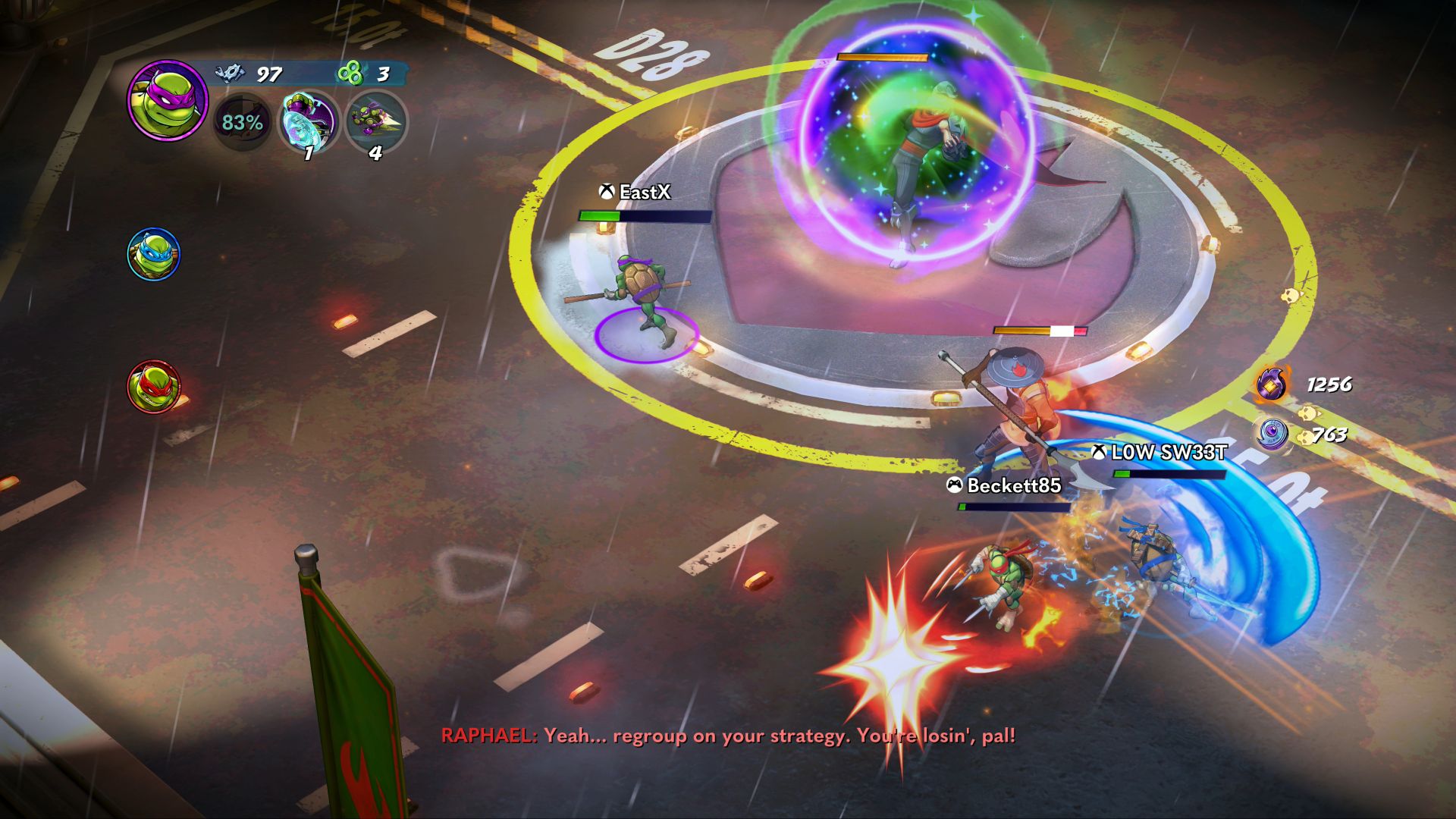The image size is (1456, 819).
Task: Click the skull icon beside the 763 counter
Action: [1306, 439]
